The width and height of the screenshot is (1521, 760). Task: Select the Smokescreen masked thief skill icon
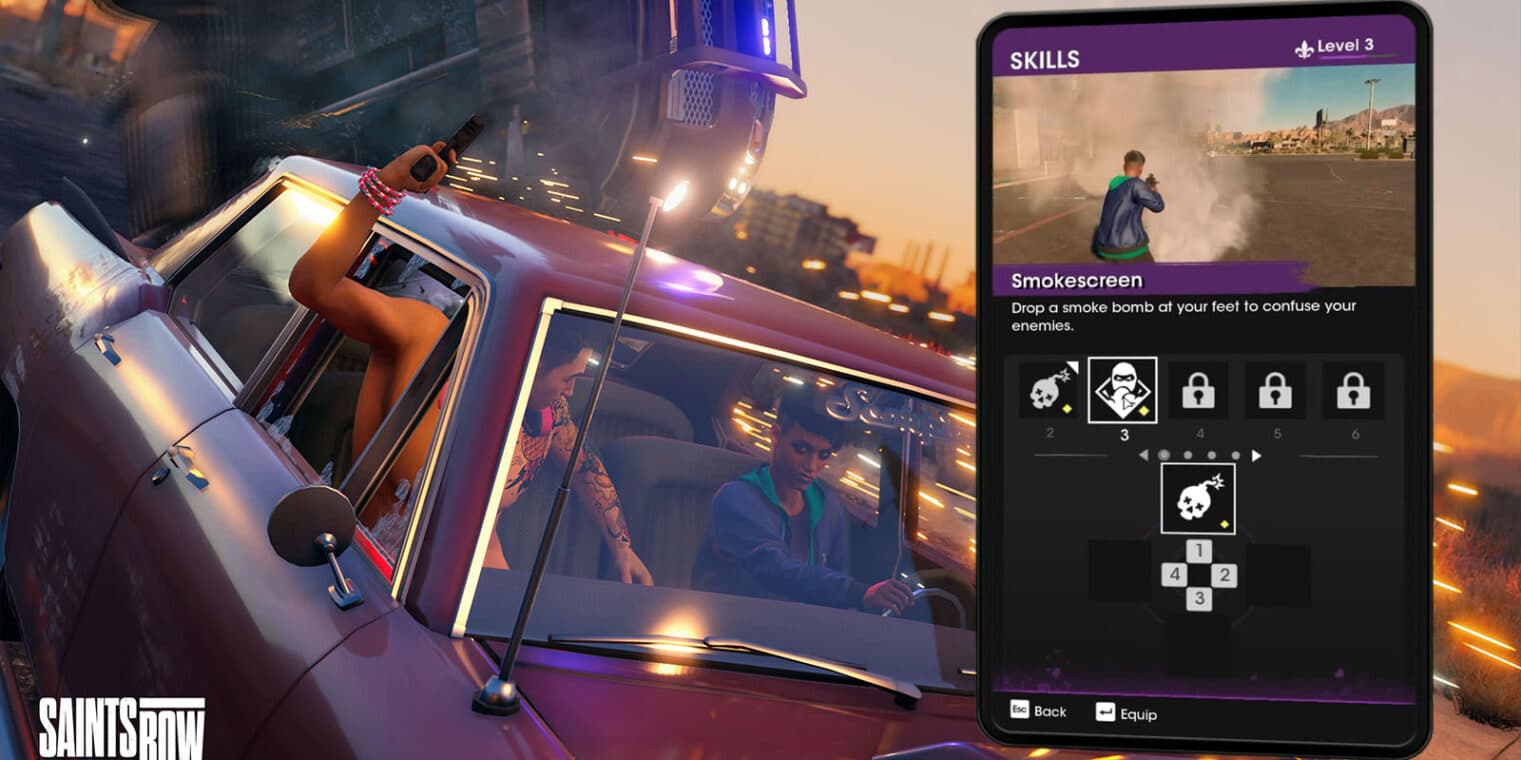pyautogui.click(x=1122, y=391)
